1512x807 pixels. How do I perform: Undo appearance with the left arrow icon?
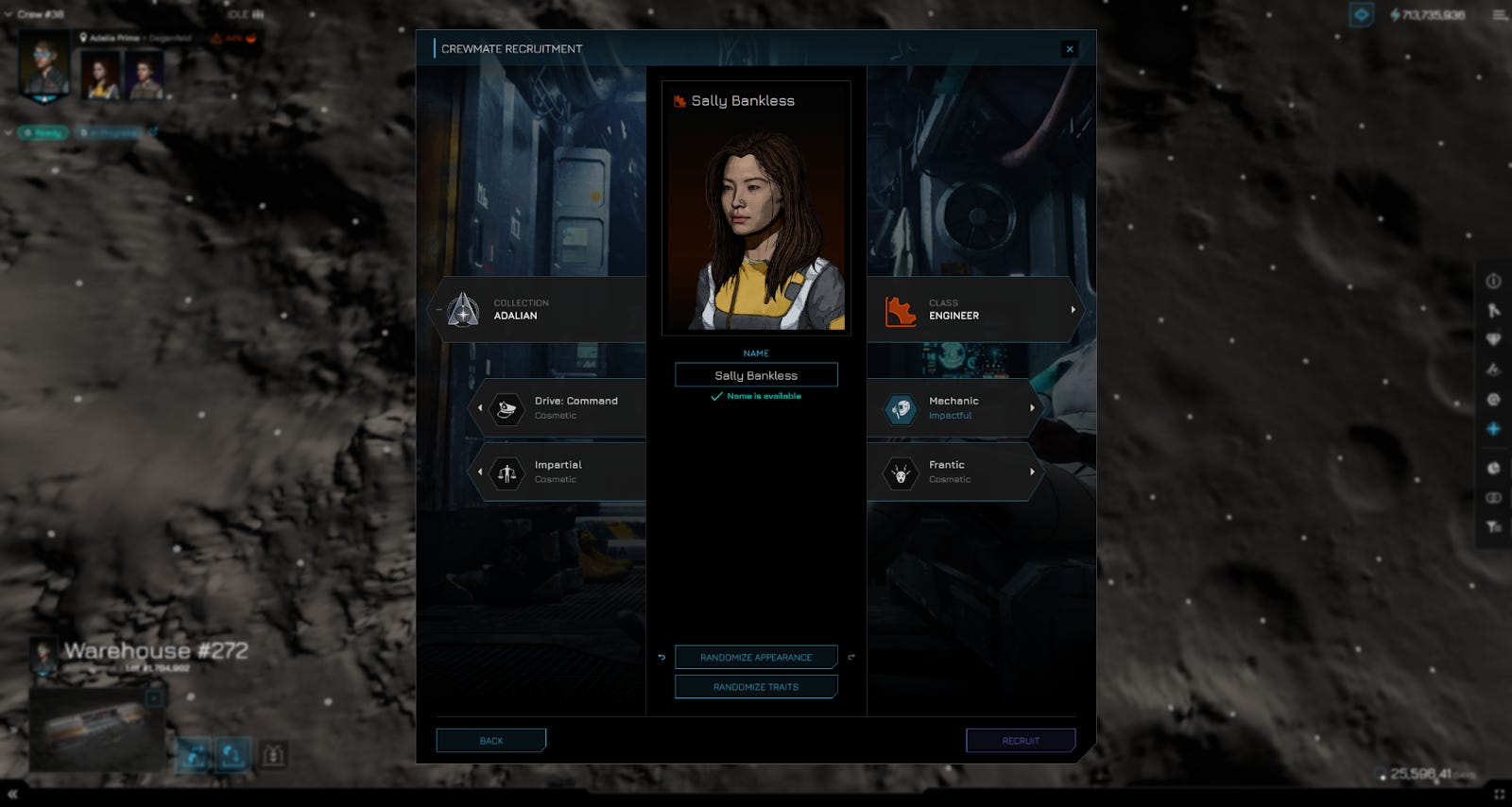pos(661,657)
